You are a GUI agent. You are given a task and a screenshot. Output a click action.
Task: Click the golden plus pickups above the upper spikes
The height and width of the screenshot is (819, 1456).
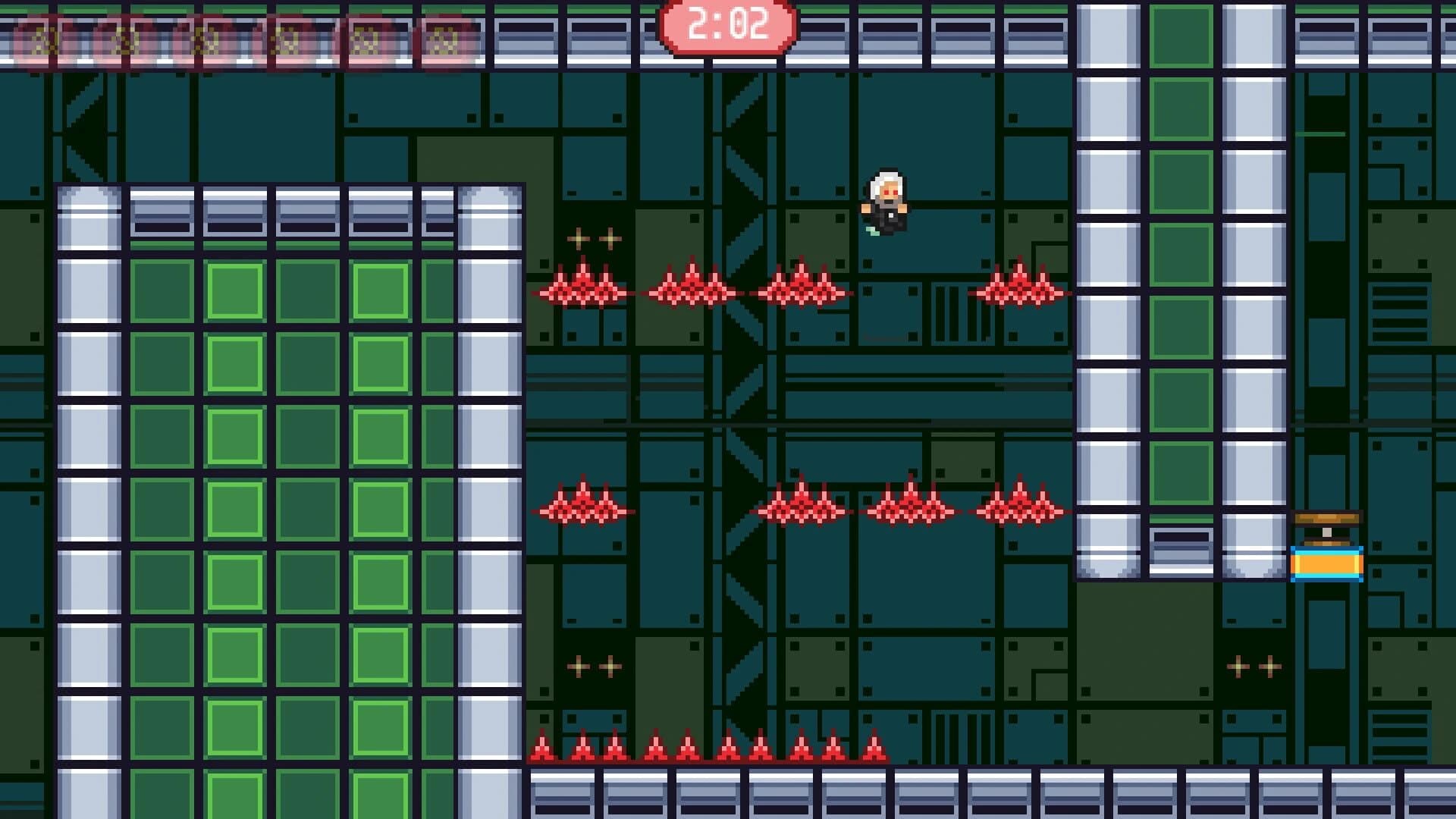594,239
